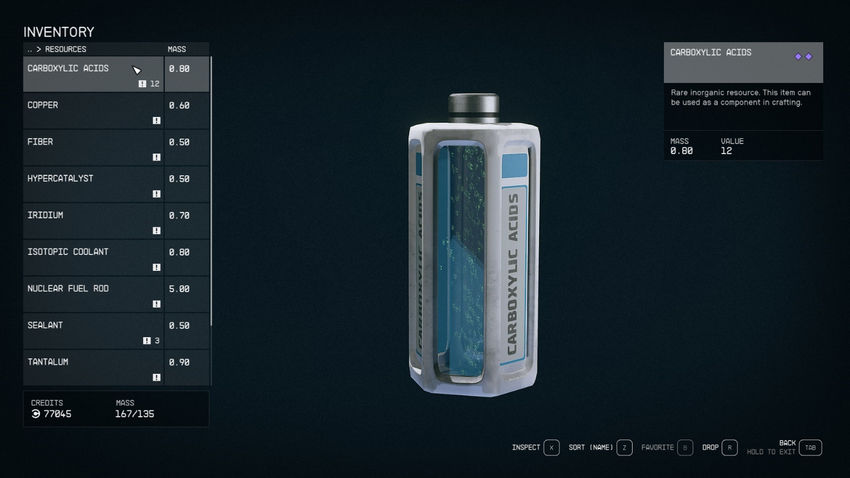Select the Isotopic Coolant row

tap(92, 258)
